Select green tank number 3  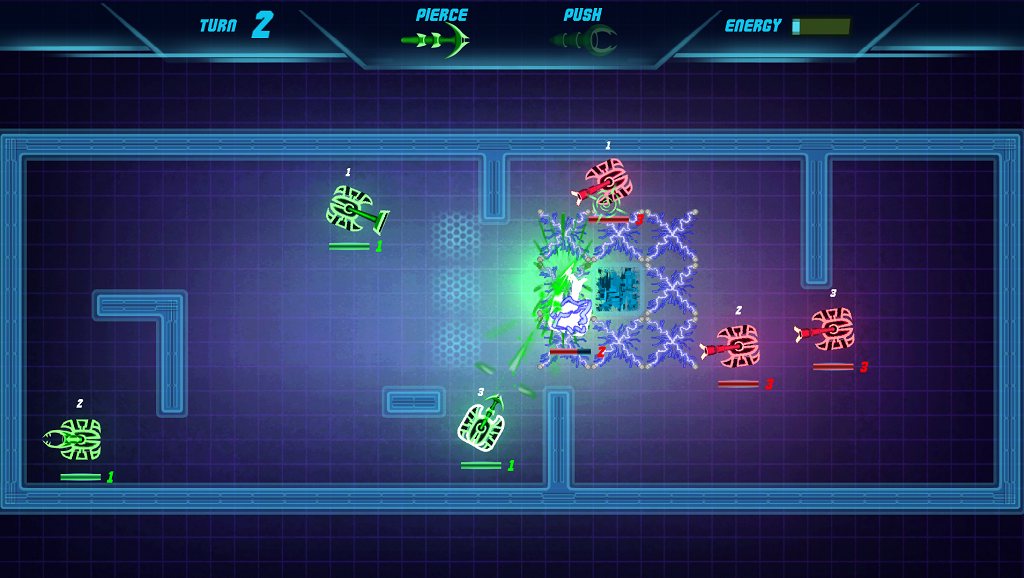click(483, 424)
